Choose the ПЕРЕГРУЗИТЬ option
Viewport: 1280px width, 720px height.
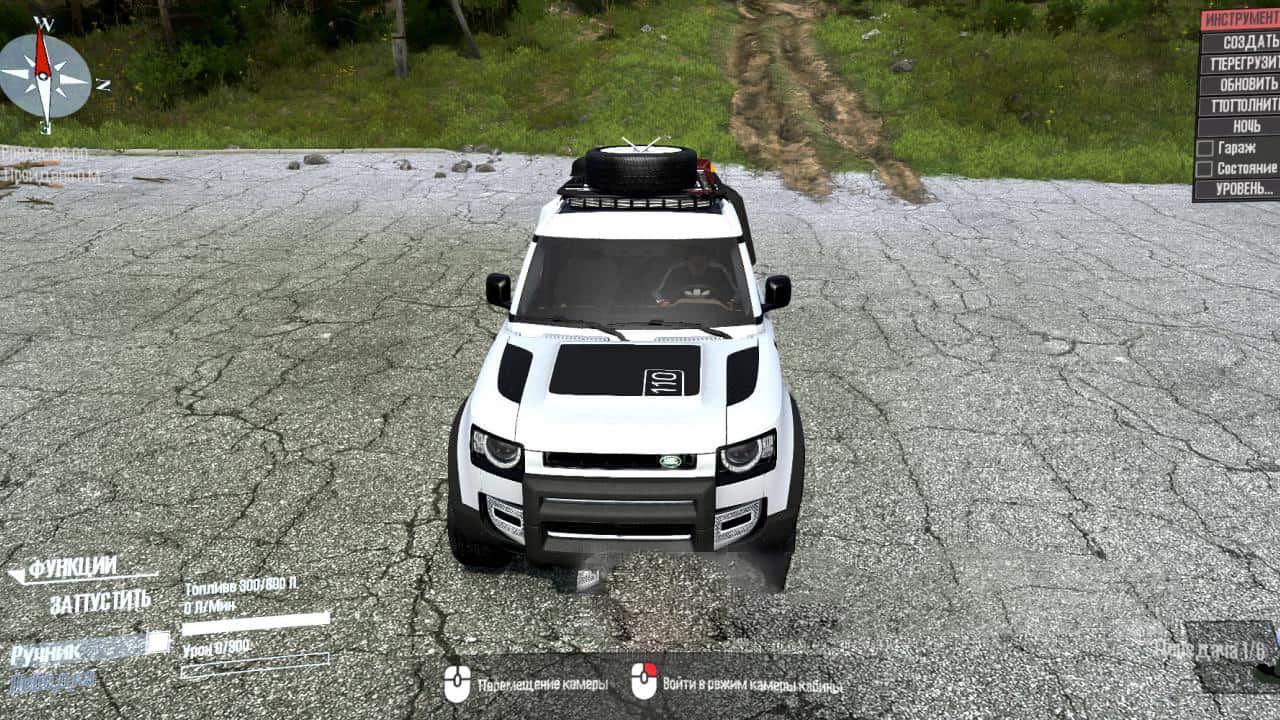click(x=1240, y=63)
